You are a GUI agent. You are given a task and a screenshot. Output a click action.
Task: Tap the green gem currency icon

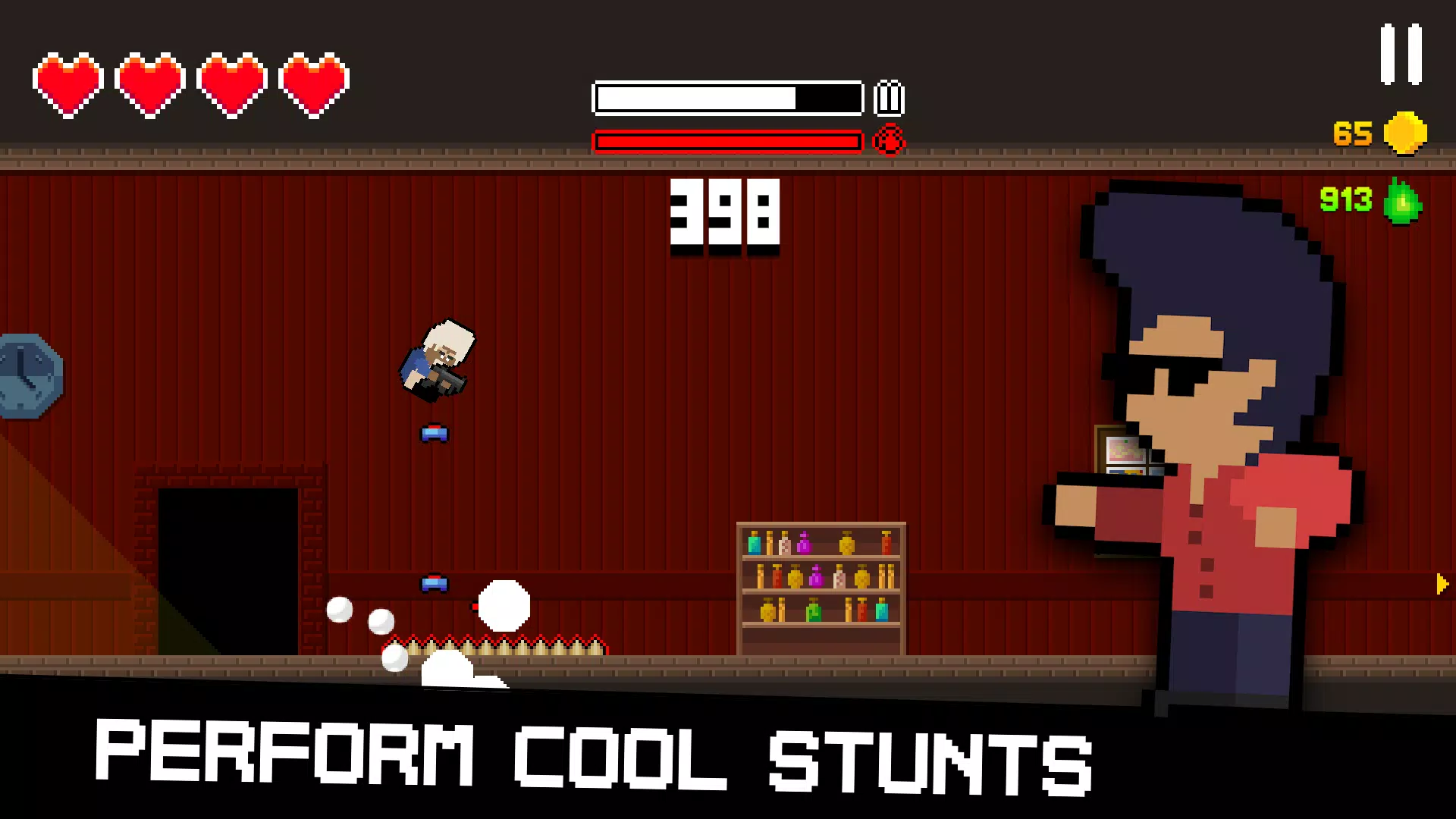click(1402, 202)
